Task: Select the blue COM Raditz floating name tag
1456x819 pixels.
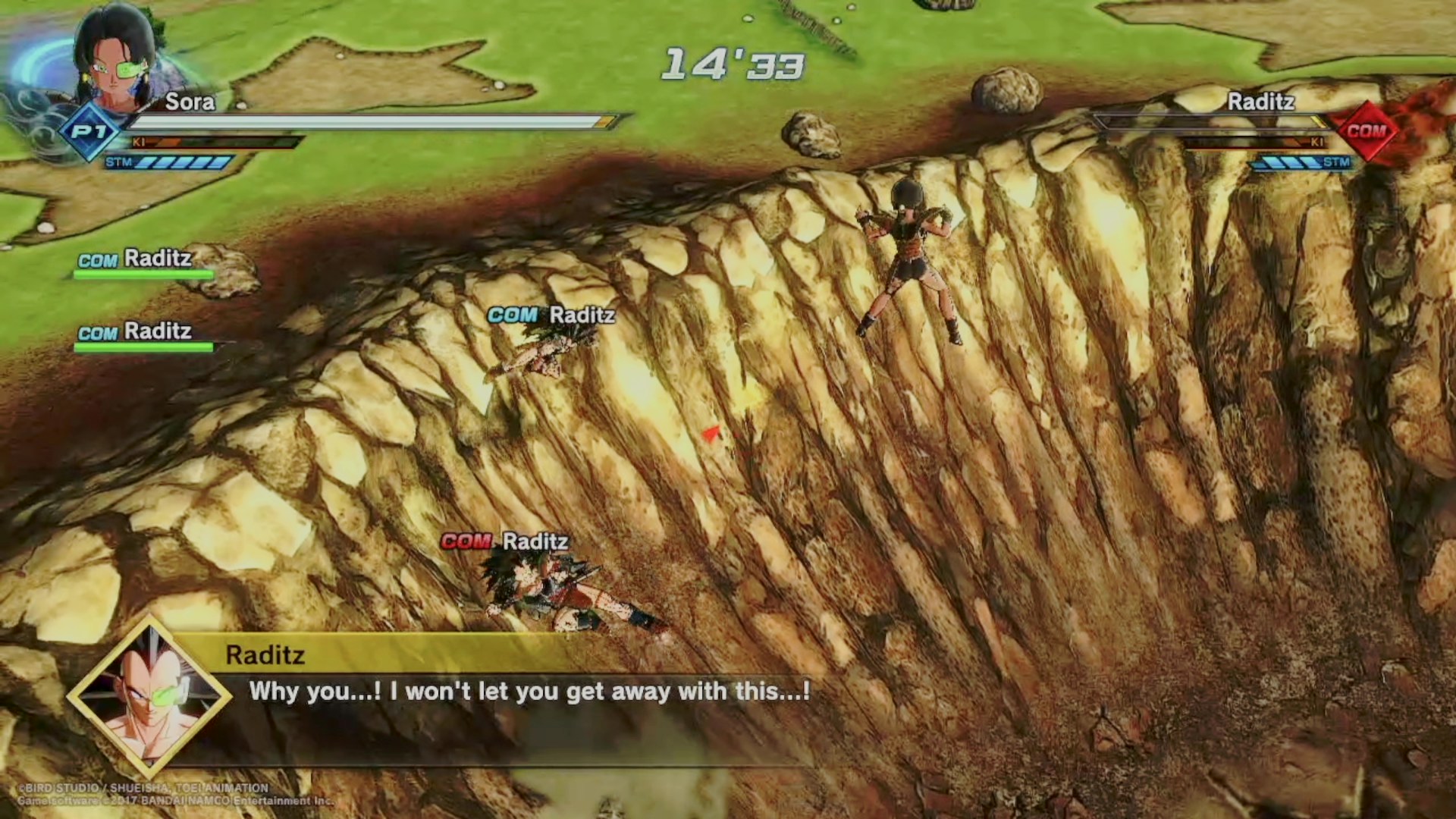Action: pos(551,315)
